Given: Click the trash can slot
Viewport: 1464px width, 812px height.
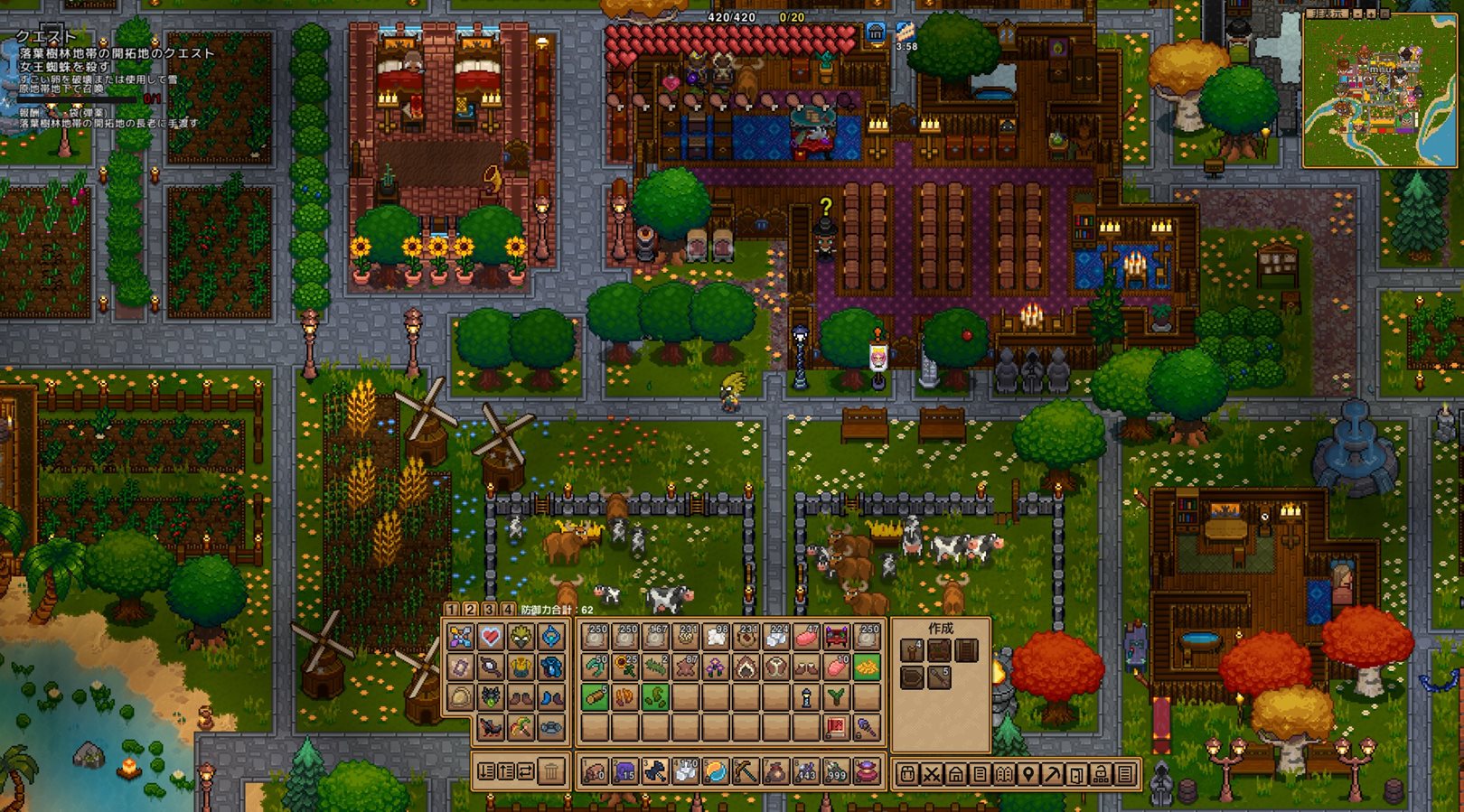Looking at the screenshot, I should pos(551,772).
